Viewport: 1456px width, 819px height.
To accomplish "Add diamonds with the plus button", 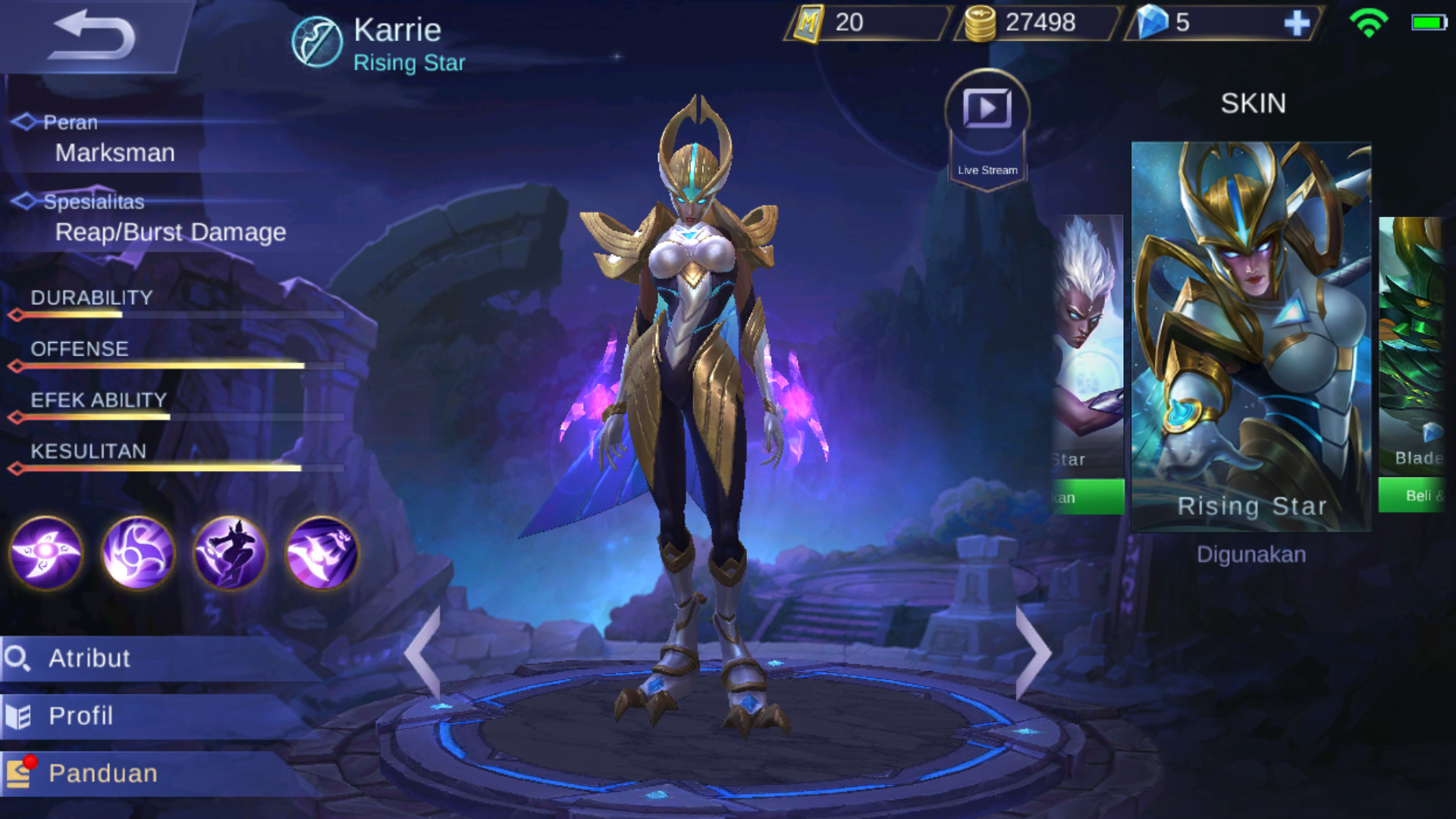I will (1296, 24).
